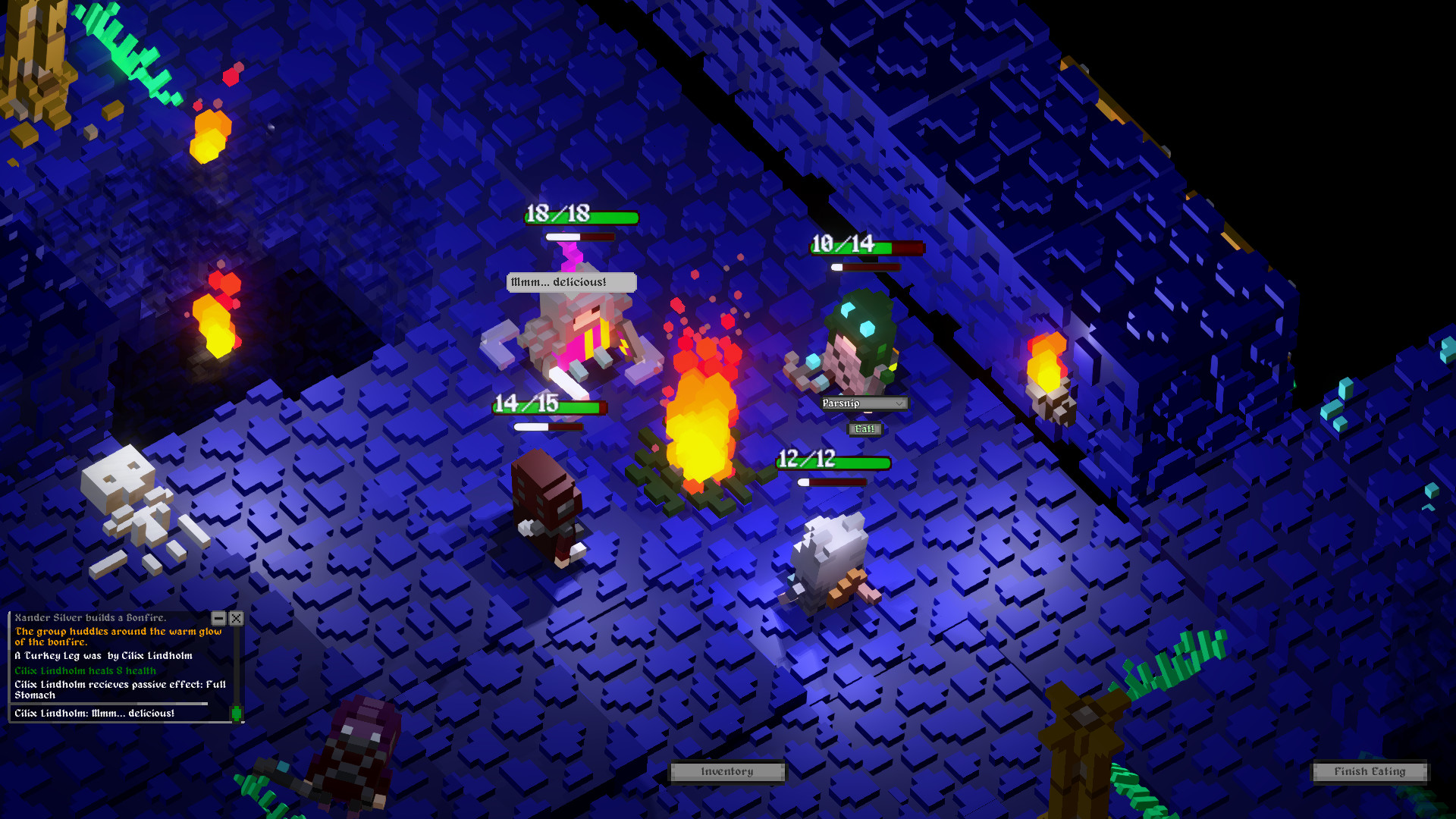
Task: Click the Finish Eating button
Action: (x=1370, y=771)
